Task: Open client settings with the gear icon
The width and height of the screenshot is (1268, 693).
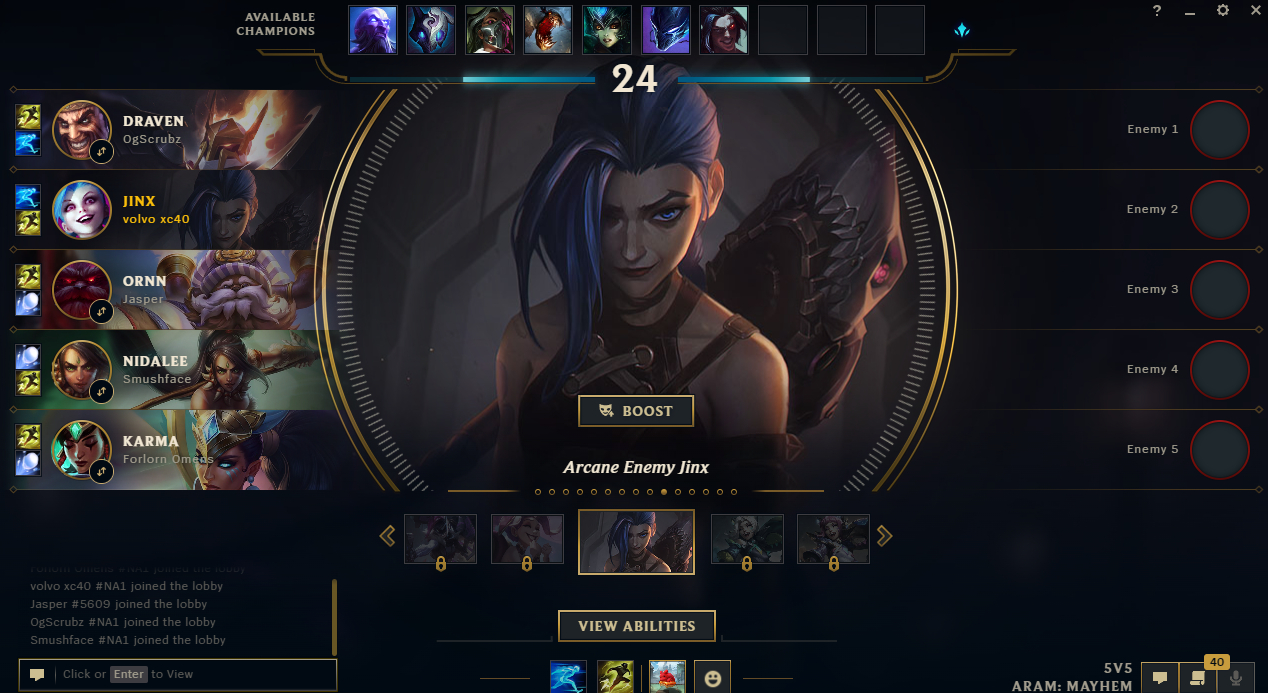Action: (x=1223, y=11)
